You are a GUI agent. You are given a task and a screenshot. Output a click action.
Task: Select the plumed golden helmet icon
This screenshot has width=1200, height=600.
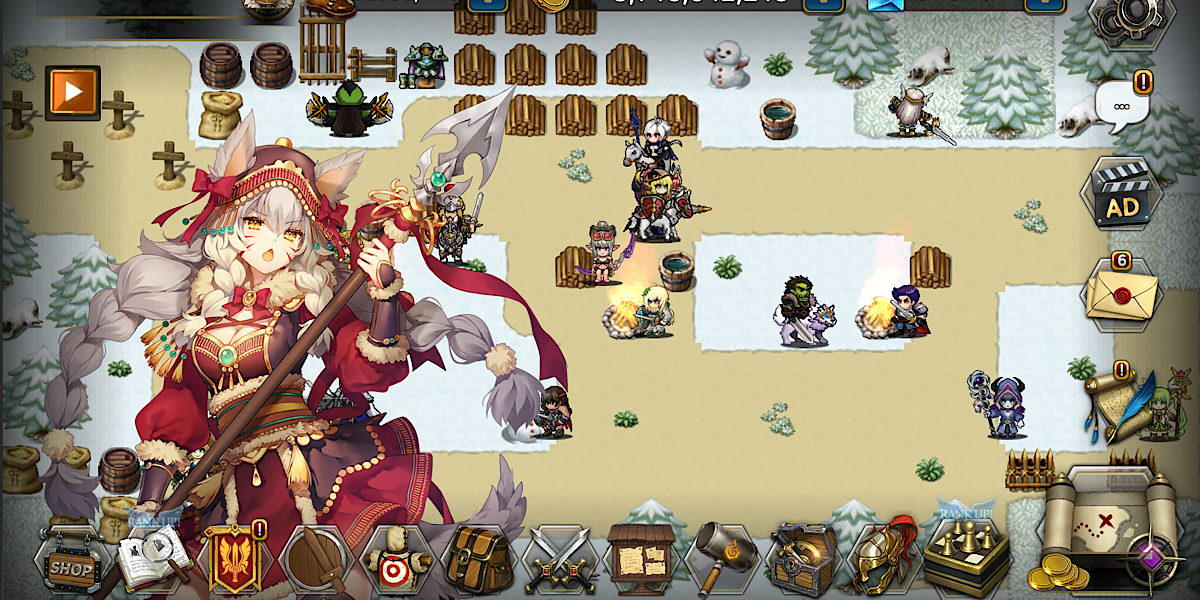point(884,556)
